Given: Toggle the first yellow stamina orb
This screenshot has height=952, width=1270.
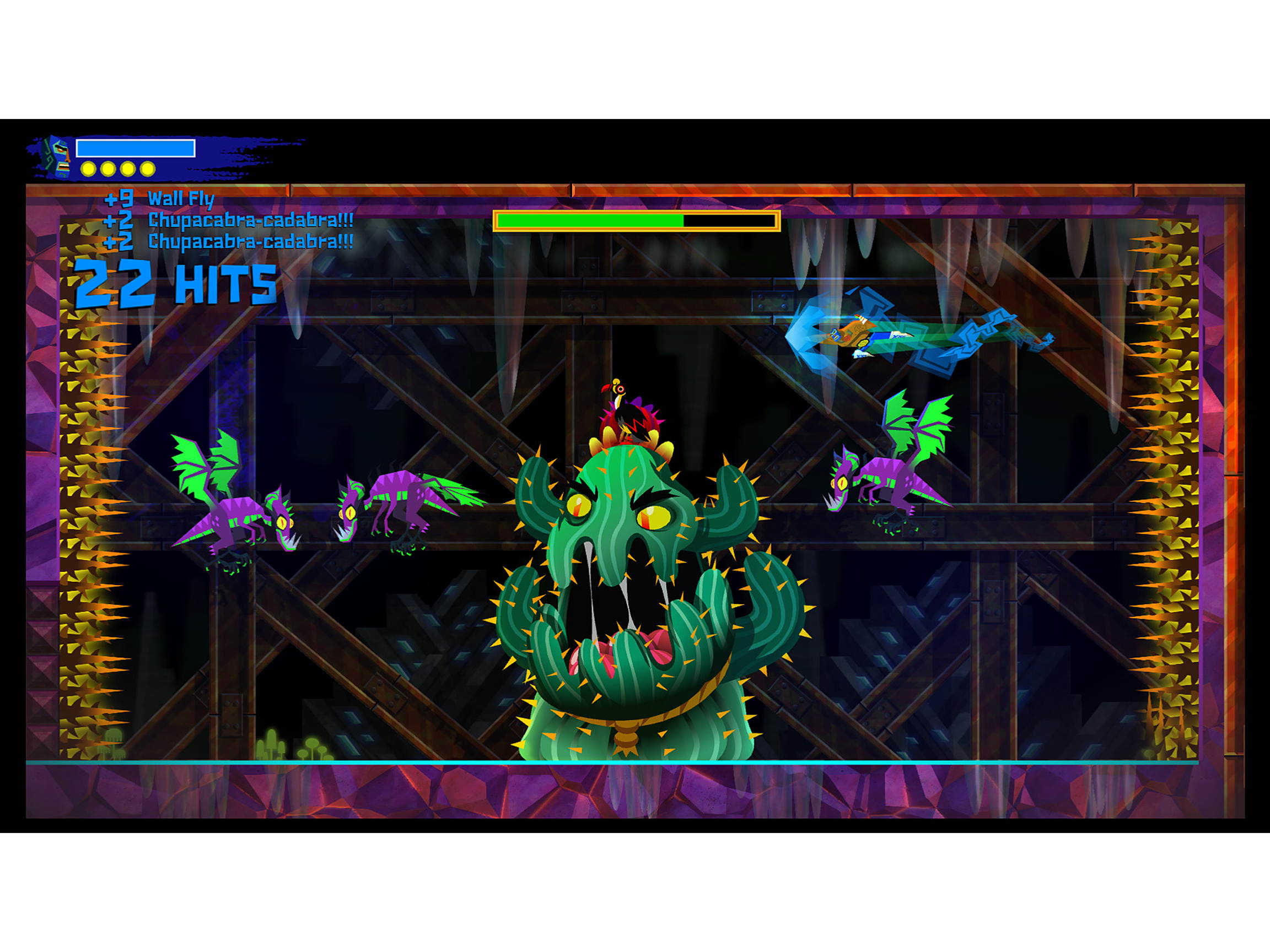Looking at the screenshot, I should pos(88,170).
